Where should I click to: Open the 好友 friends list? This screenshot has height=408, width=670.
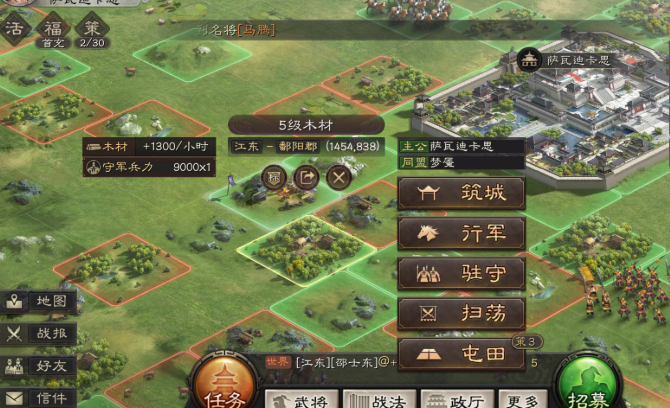point(38,366)
